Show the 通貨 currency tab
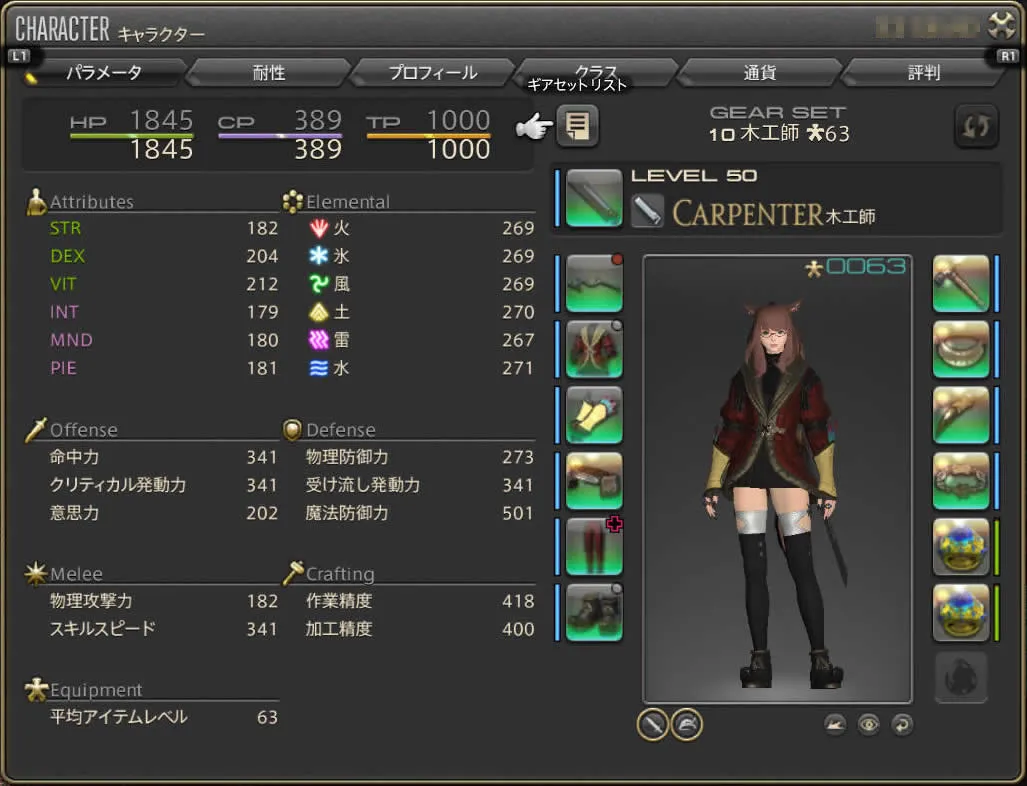Screen dimensions: 1027x786 click(x=760, y=73)
